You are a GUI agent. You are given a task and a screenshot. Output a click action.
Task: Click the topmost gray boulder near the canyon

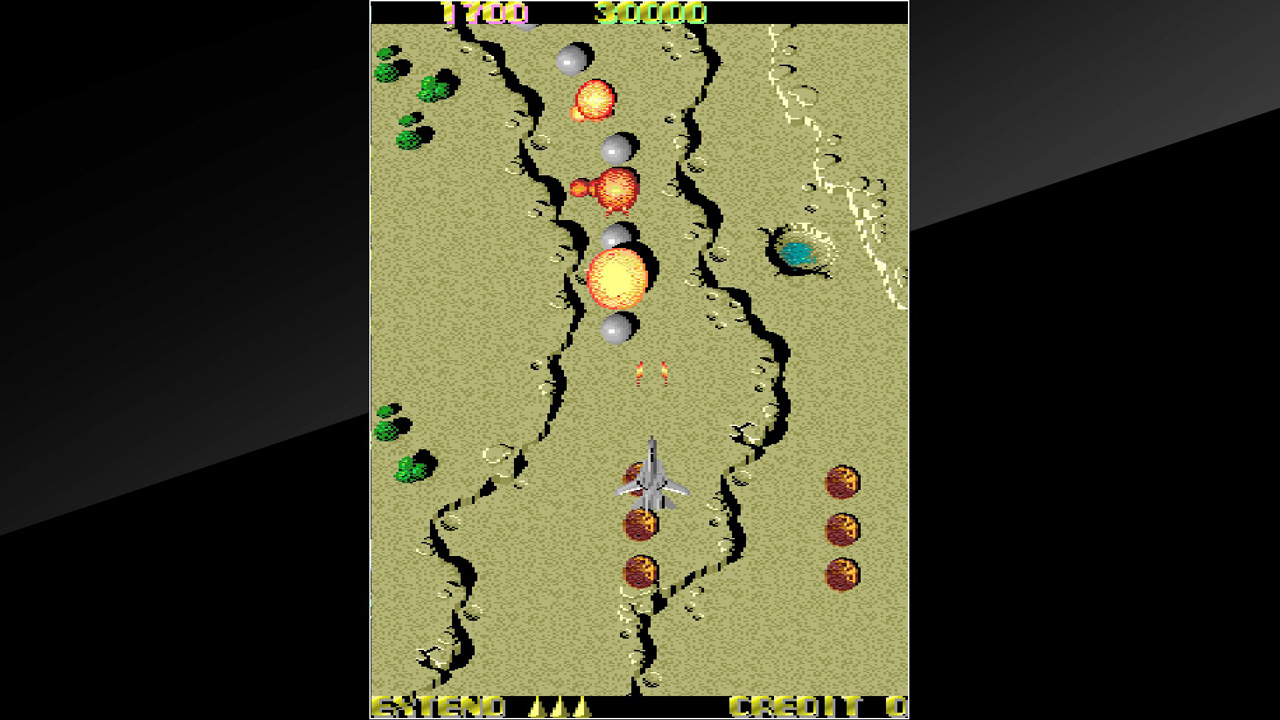pos(574,57)
